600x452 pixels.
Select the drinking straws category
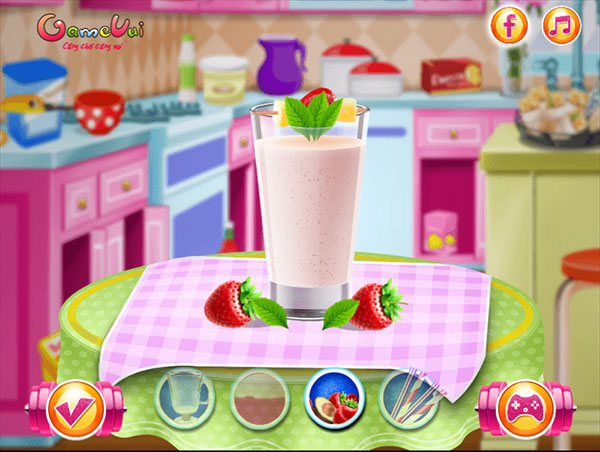(410, 400)
